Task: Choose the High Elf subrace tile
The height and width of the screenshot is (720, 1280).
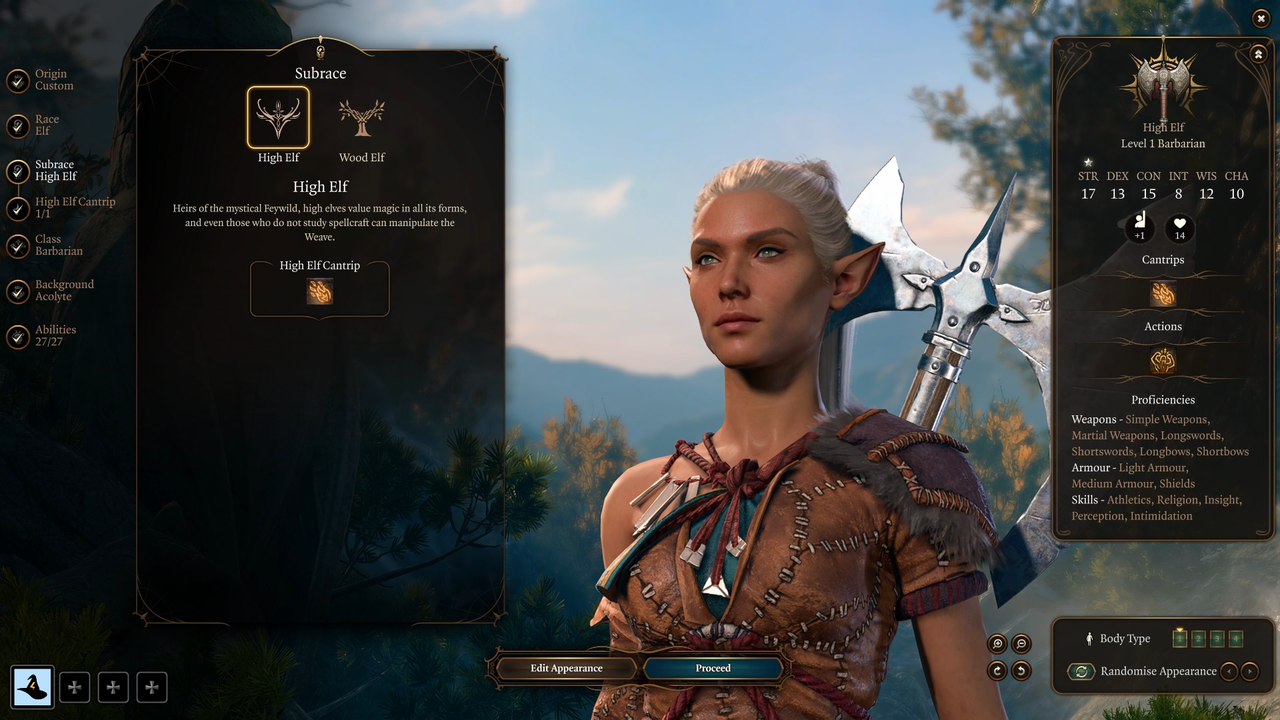Action: pos(278,118)
